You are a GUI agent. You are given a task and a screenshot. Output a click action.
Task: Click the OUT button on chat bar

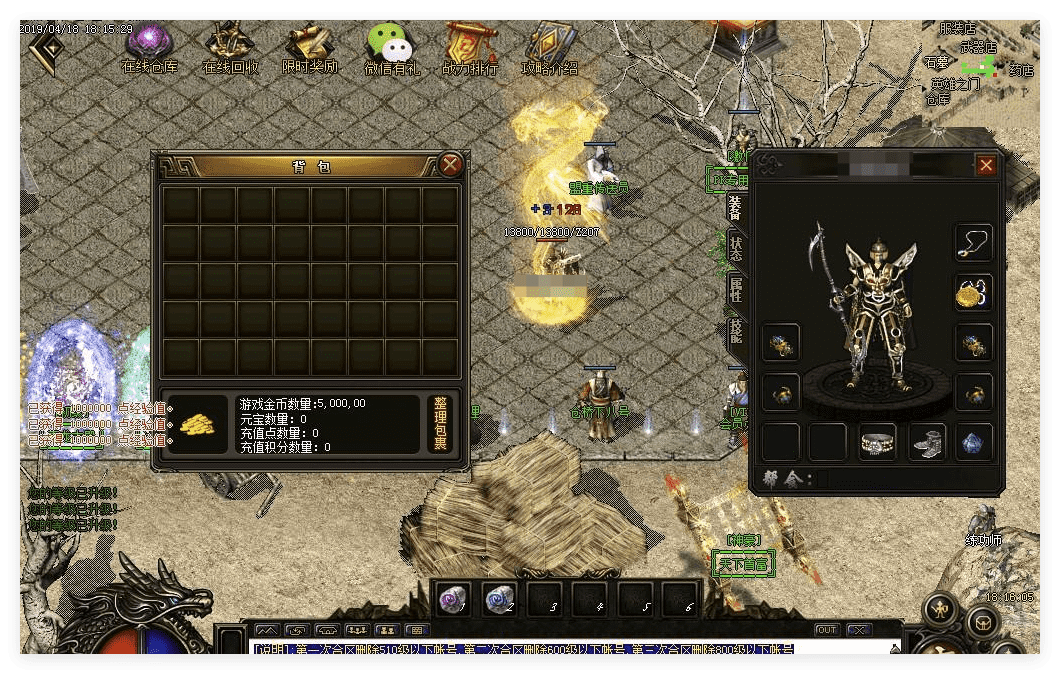pyautogui.click(x=827, y=630)
